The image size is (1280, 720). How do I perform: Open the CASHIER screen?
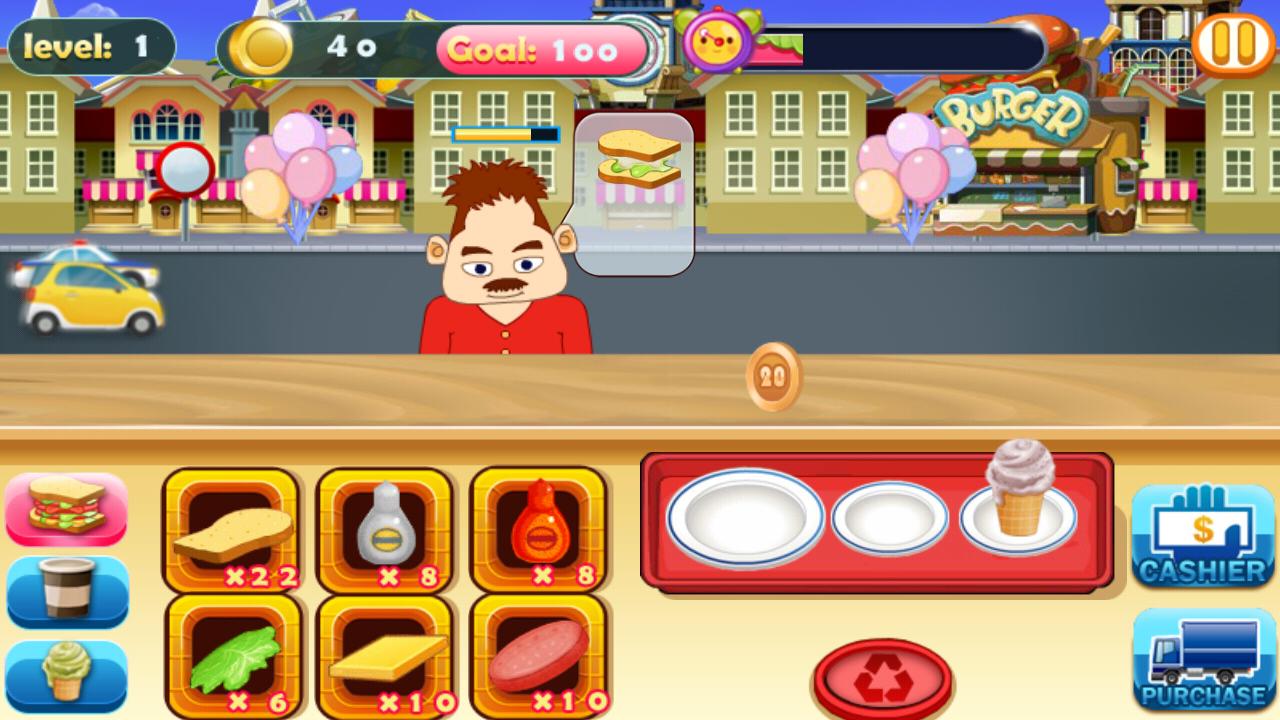(x=1203, y=537)
